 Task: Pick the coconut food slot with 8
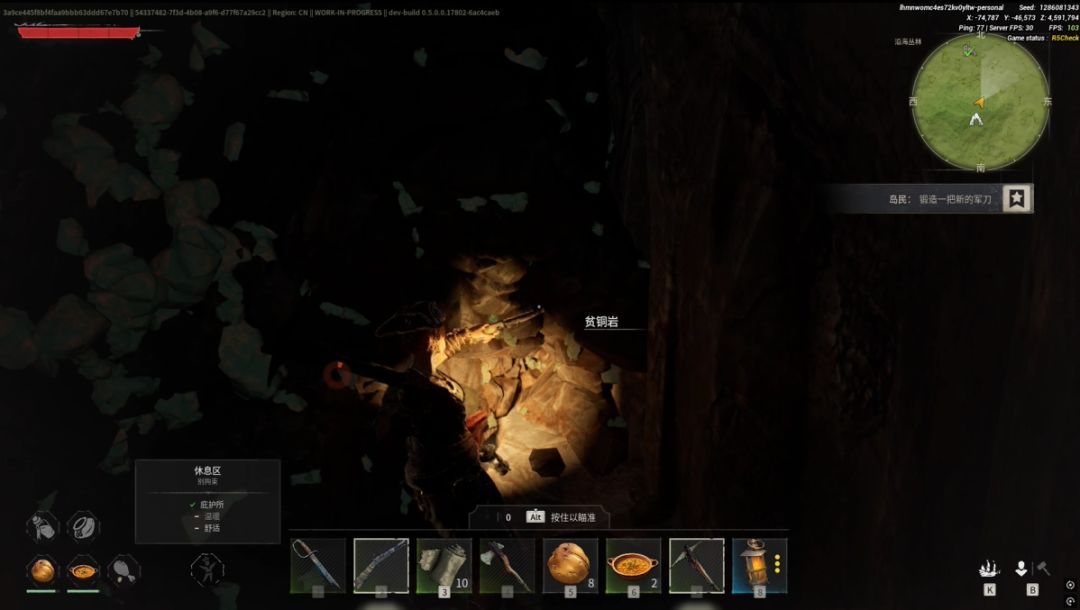pyautogui.click(x=571, y=565)
